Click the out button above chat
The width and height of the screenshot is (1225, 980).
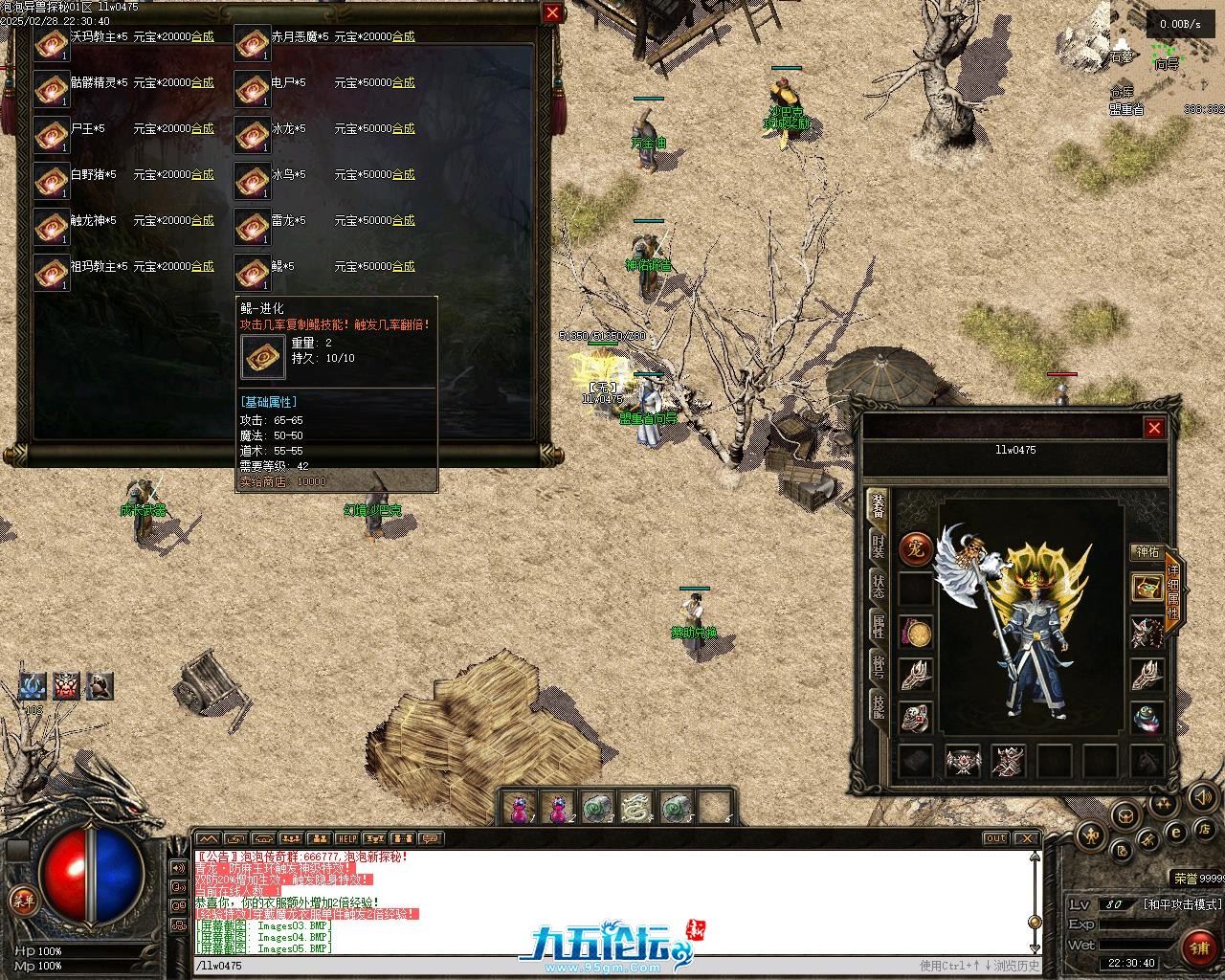[x=996, y=839]
